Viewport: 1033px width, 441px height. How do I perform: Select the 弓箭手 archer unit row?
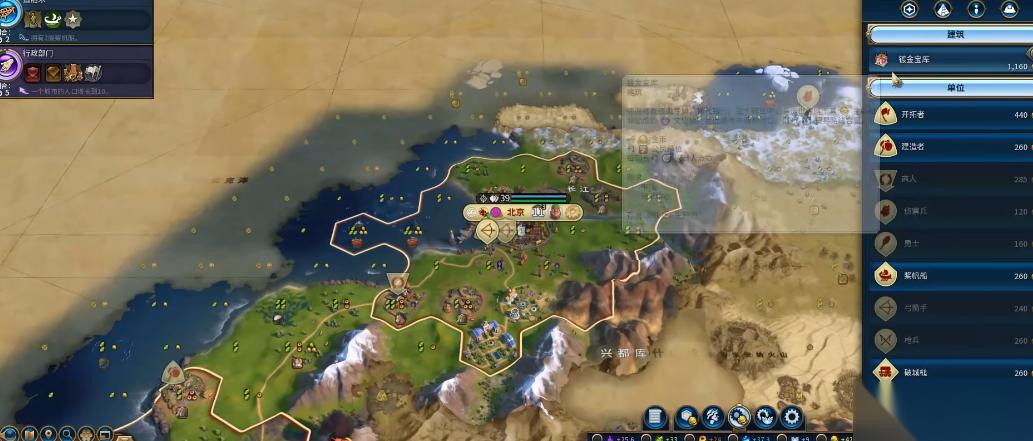(950, 308)
